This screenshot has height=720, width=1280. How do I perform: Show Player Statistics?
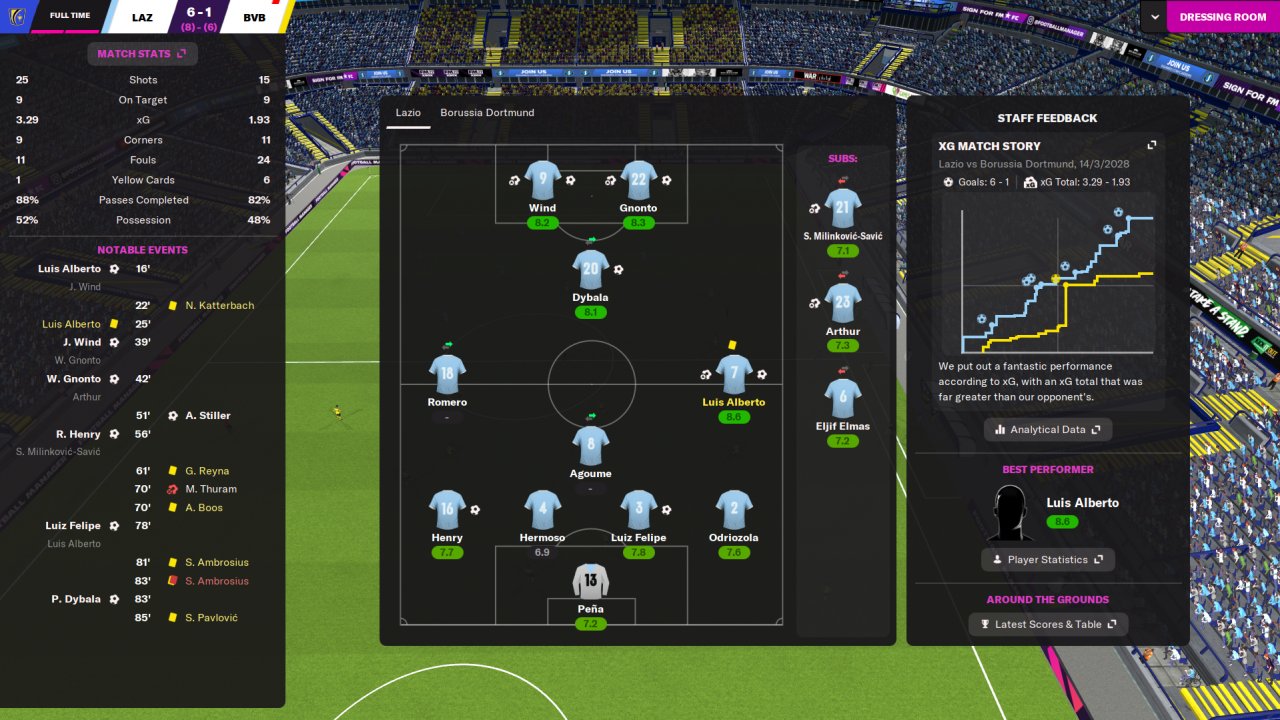(x=1047, y=560)
